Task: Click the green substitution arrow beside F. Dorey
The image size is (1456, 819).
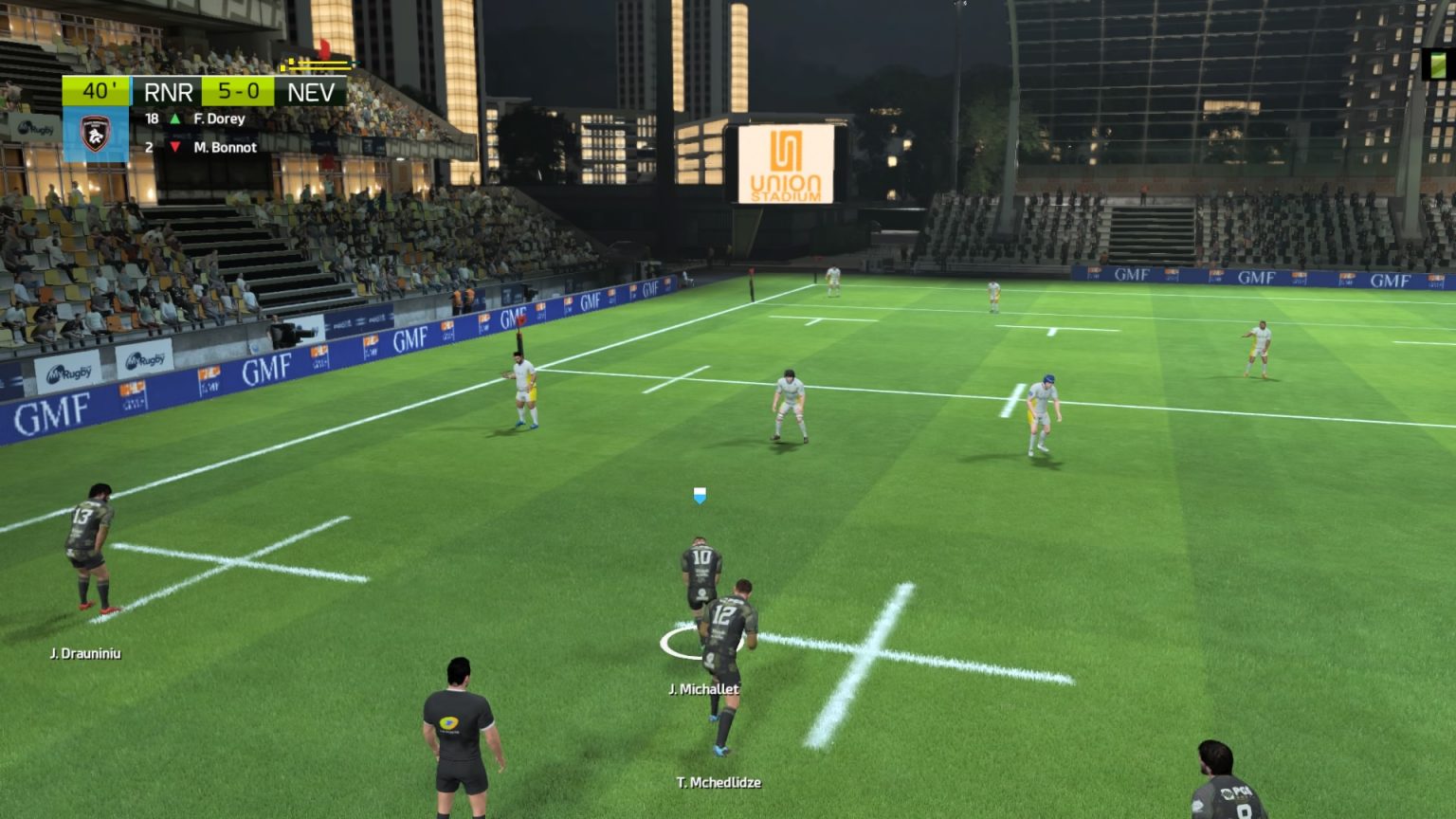Action: click(176, 118)
